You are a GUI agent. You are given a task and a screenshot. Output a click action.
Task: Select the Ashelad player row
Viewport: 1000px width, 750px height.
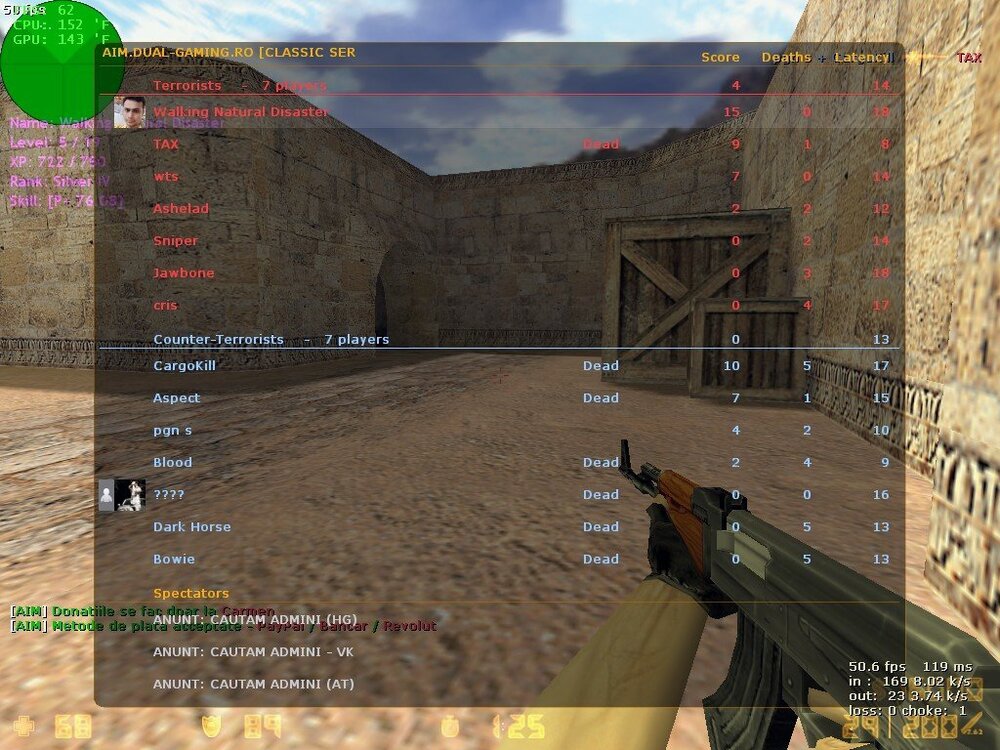point(181,208)
